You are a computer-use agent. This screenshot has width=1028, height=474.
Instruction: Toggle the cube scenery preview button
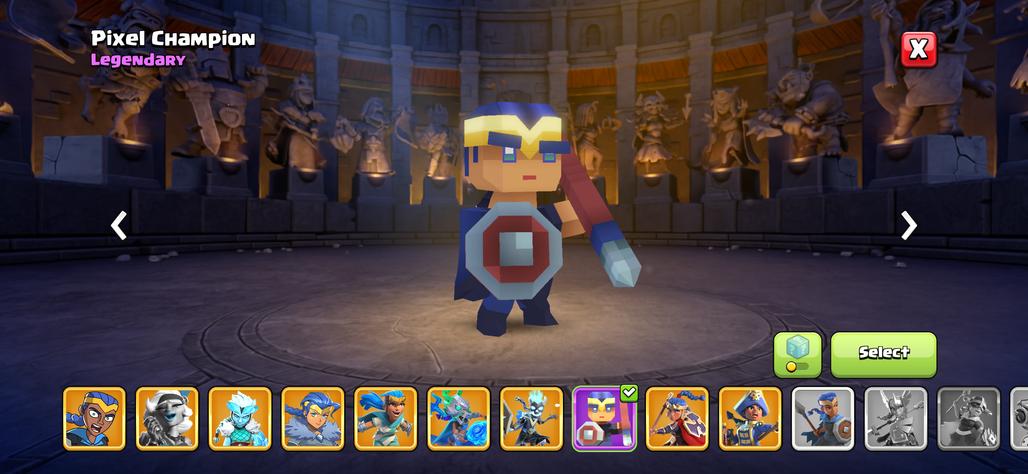[x=797, y=354]
